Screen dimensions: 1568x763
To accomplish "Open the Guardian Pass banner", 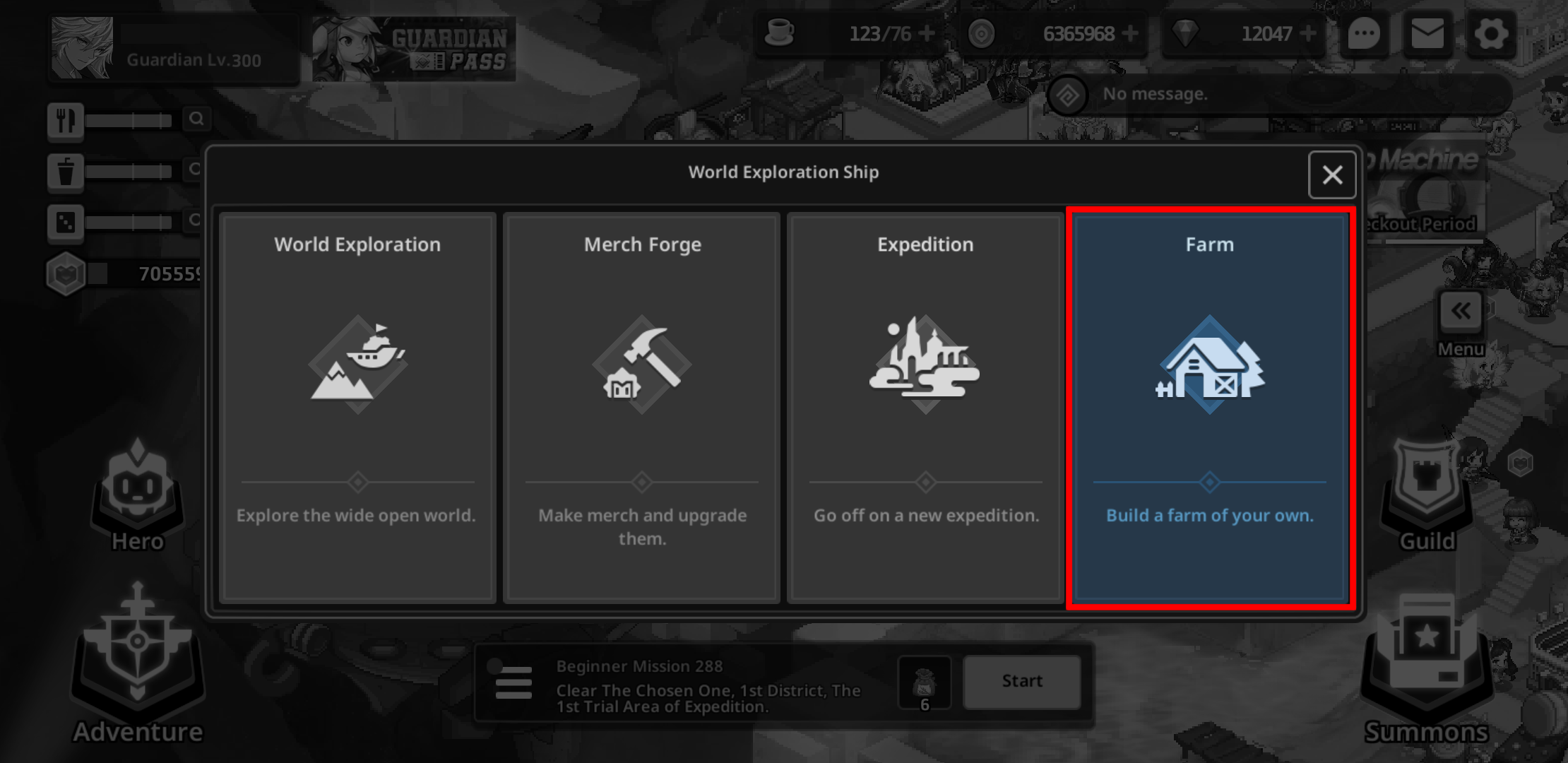I will [x=414, y=49].
